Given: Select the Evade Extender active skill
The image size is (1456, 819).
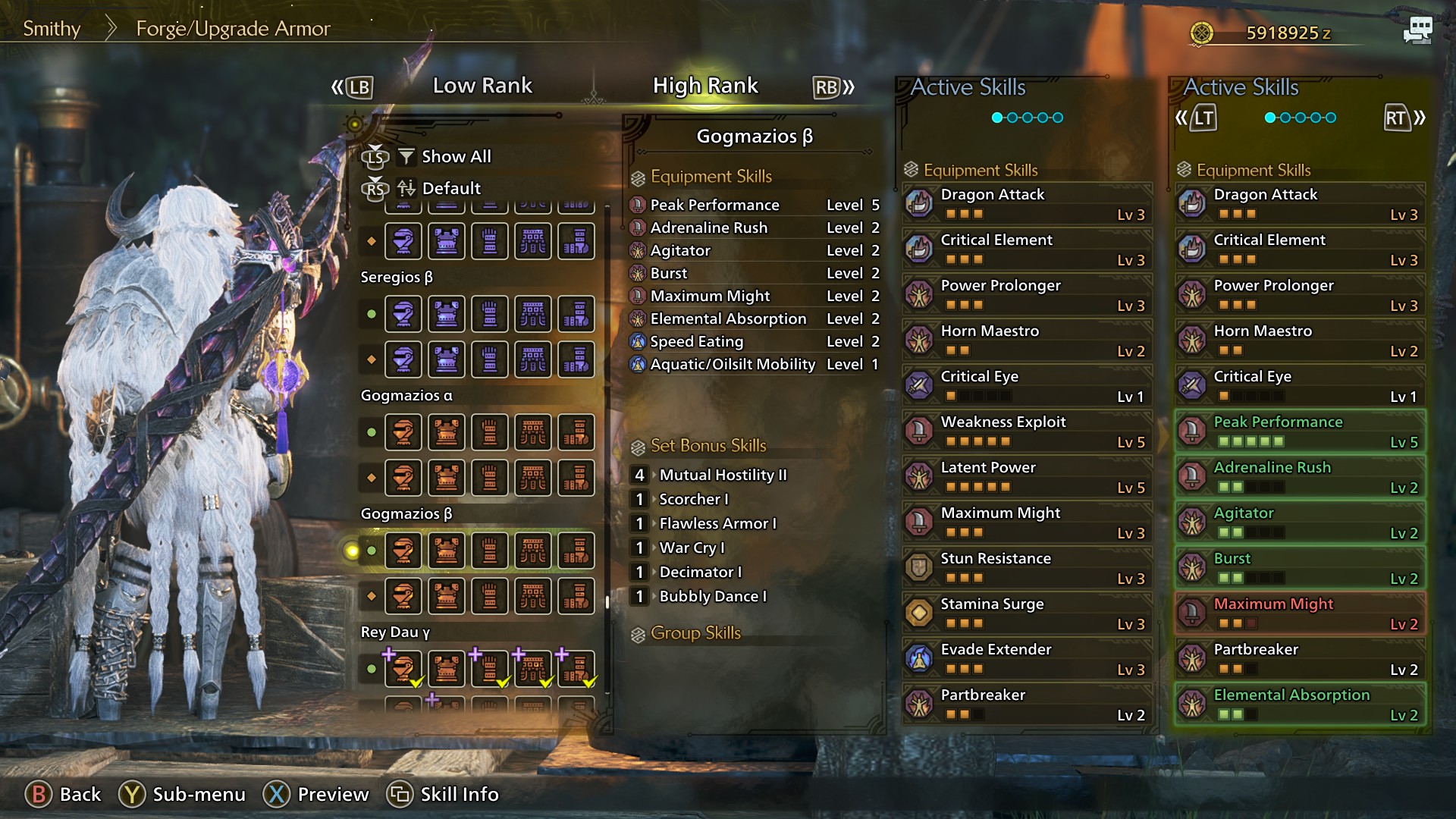Looking at the screenshot, I should [x=1027, y=658].
